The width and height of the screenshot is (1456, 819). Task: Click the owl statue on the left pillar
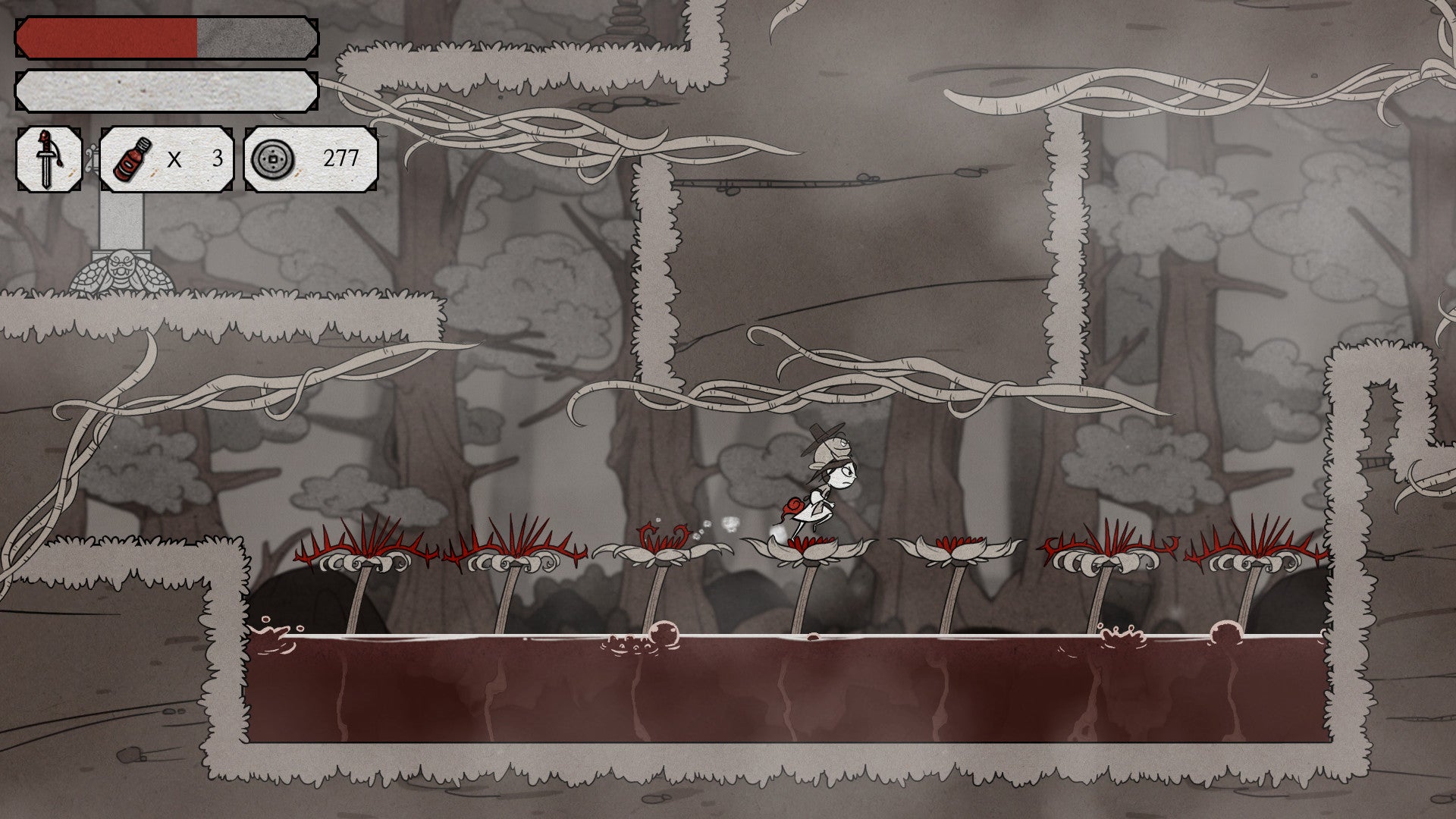click(120, 269)
